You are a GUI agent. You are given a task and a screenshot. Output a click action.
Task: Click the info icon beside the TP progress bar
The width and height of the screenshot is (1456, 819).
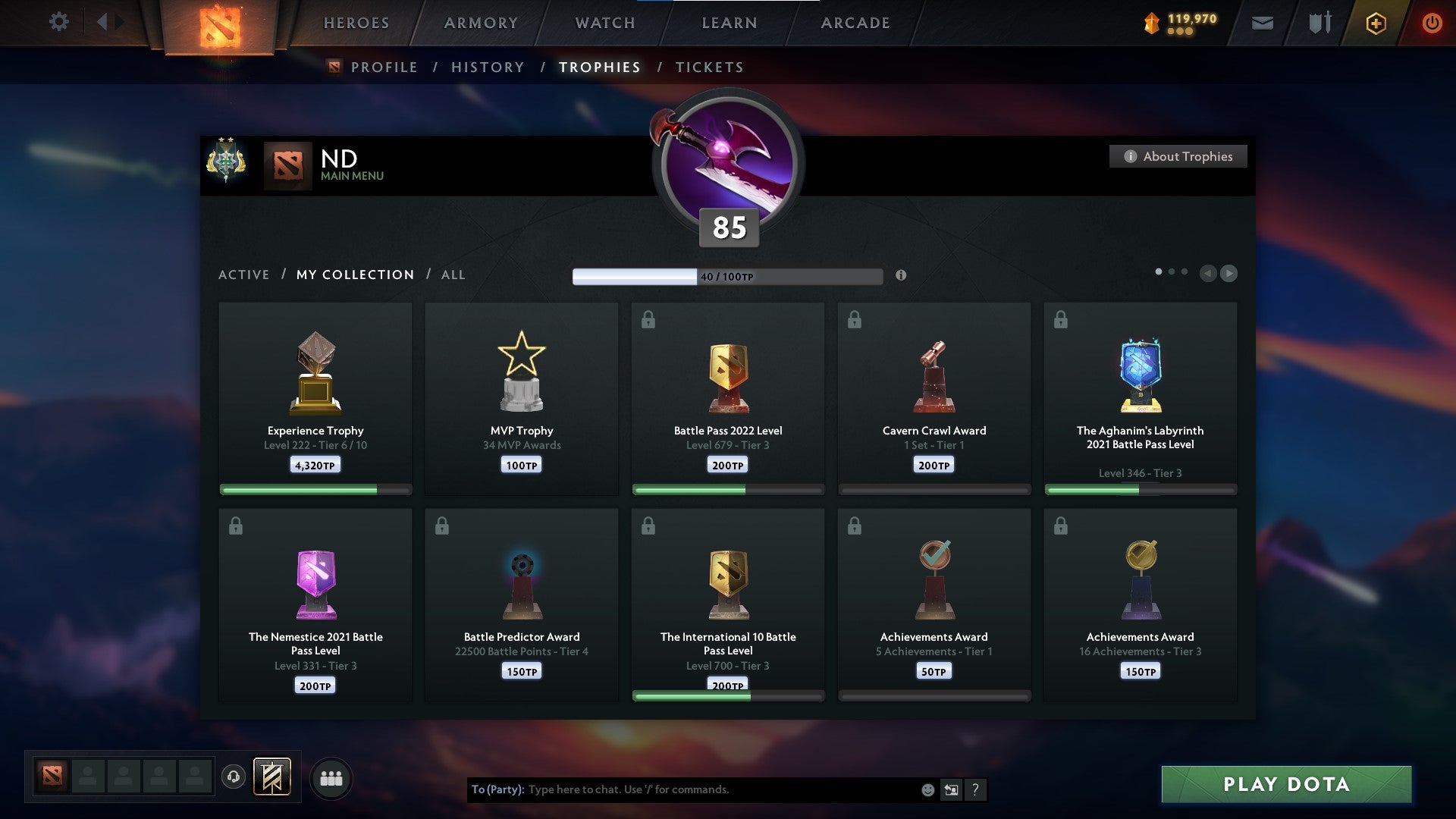pos(902,276)
